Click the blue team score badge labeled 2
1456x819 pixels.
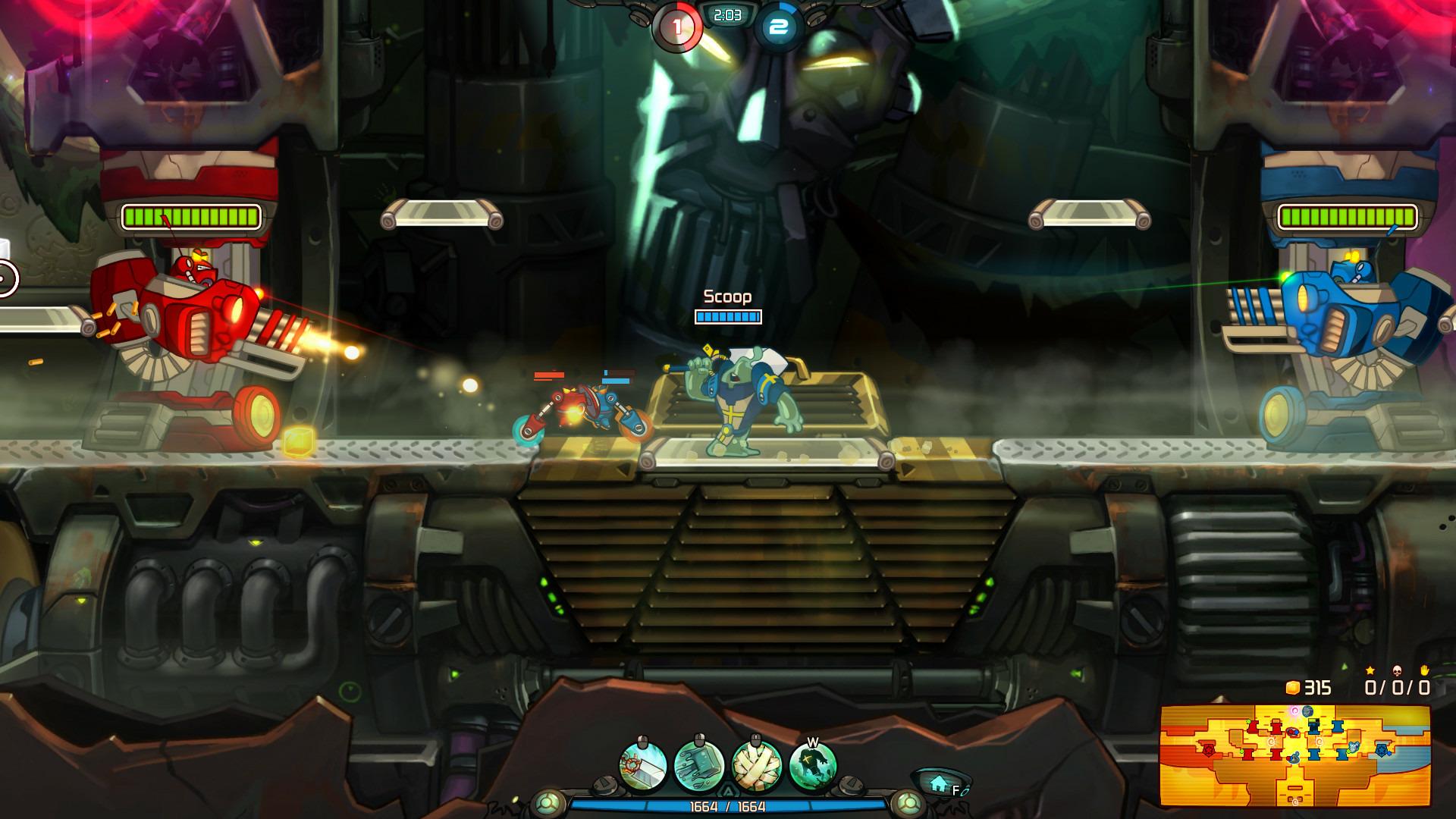pyautogui.click(x=777, y=25)
